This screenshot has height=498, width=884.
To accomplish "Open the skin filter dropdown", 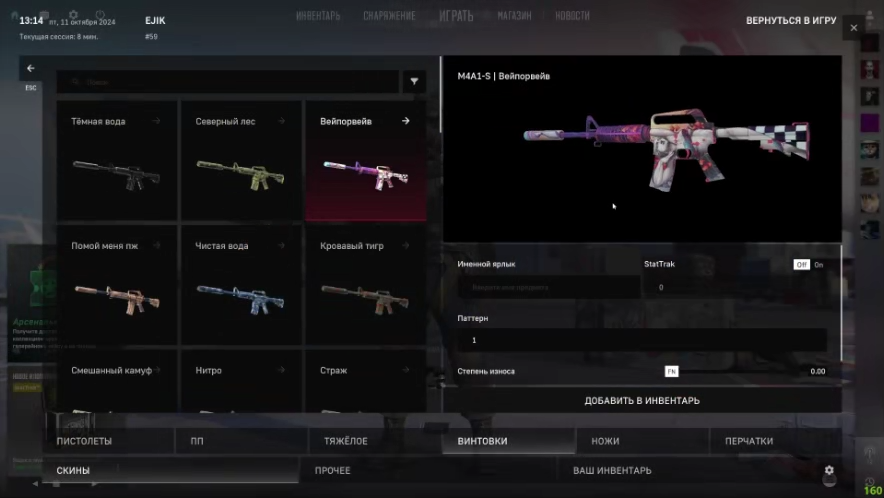I will (x=415, y=82).
